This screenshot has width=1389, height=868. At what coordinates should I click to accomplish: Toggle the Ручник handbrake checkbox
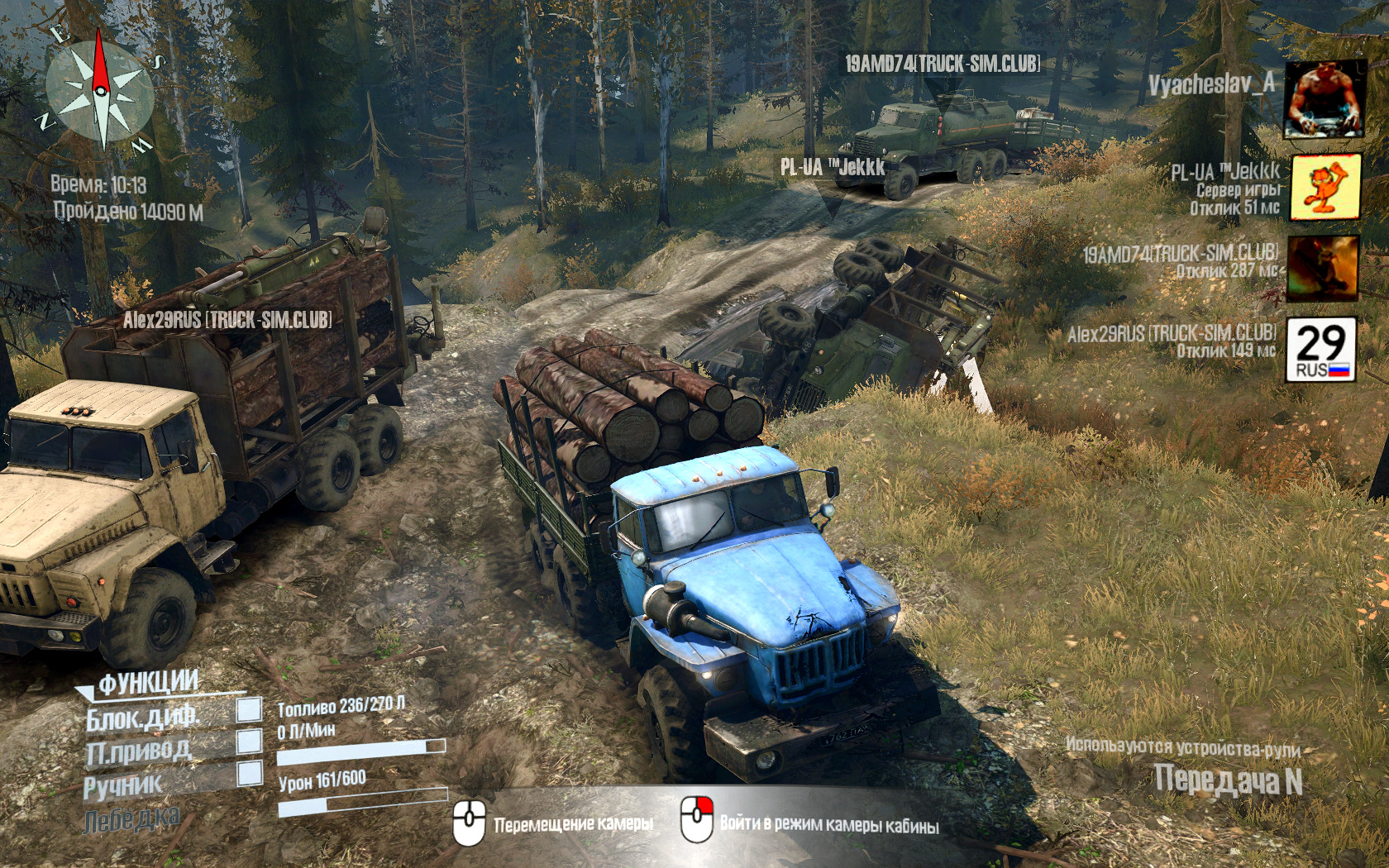pos(249,774)
